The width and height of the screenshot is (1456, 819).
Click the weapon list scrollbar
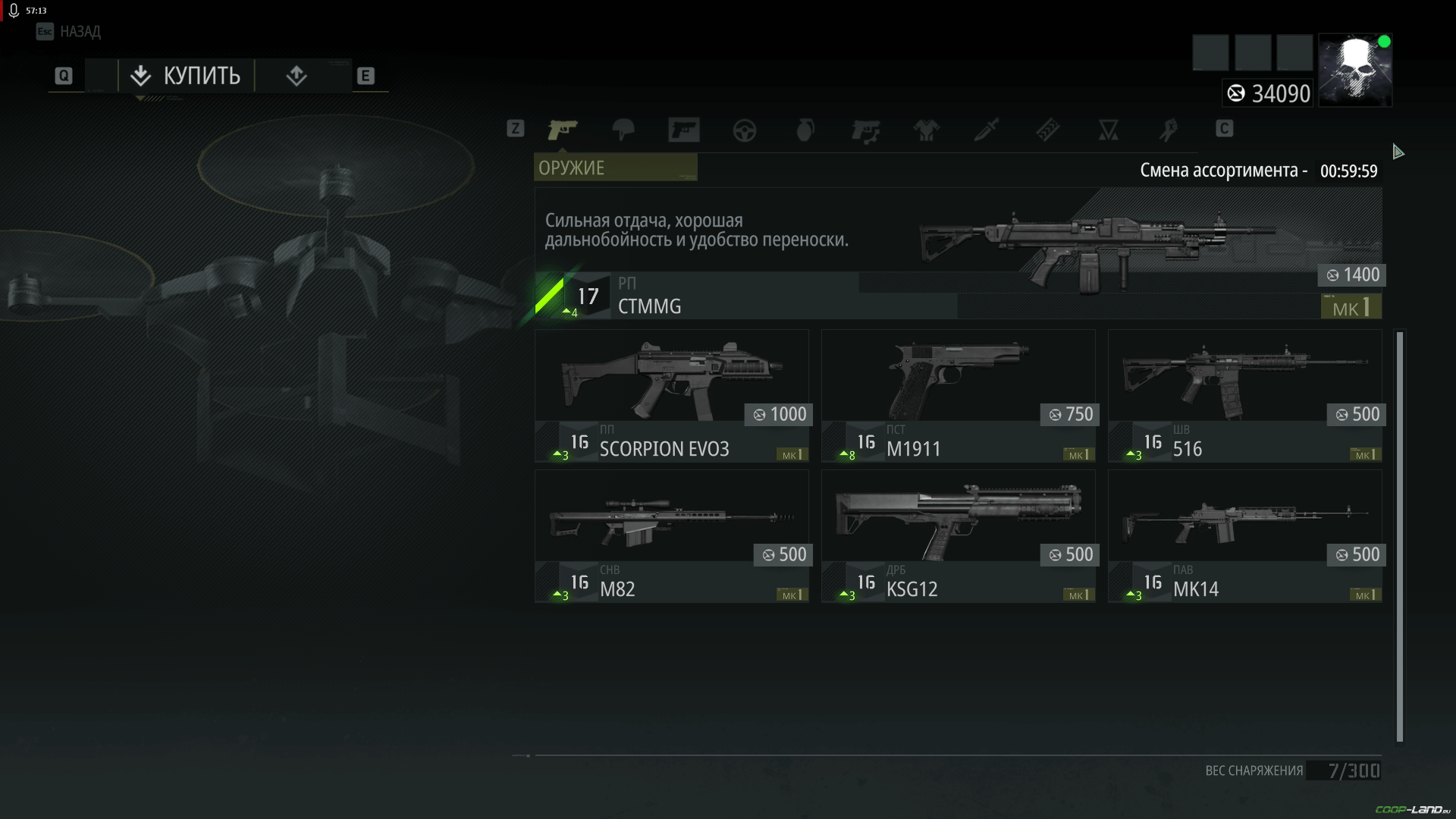click(x=1400, y=536)
